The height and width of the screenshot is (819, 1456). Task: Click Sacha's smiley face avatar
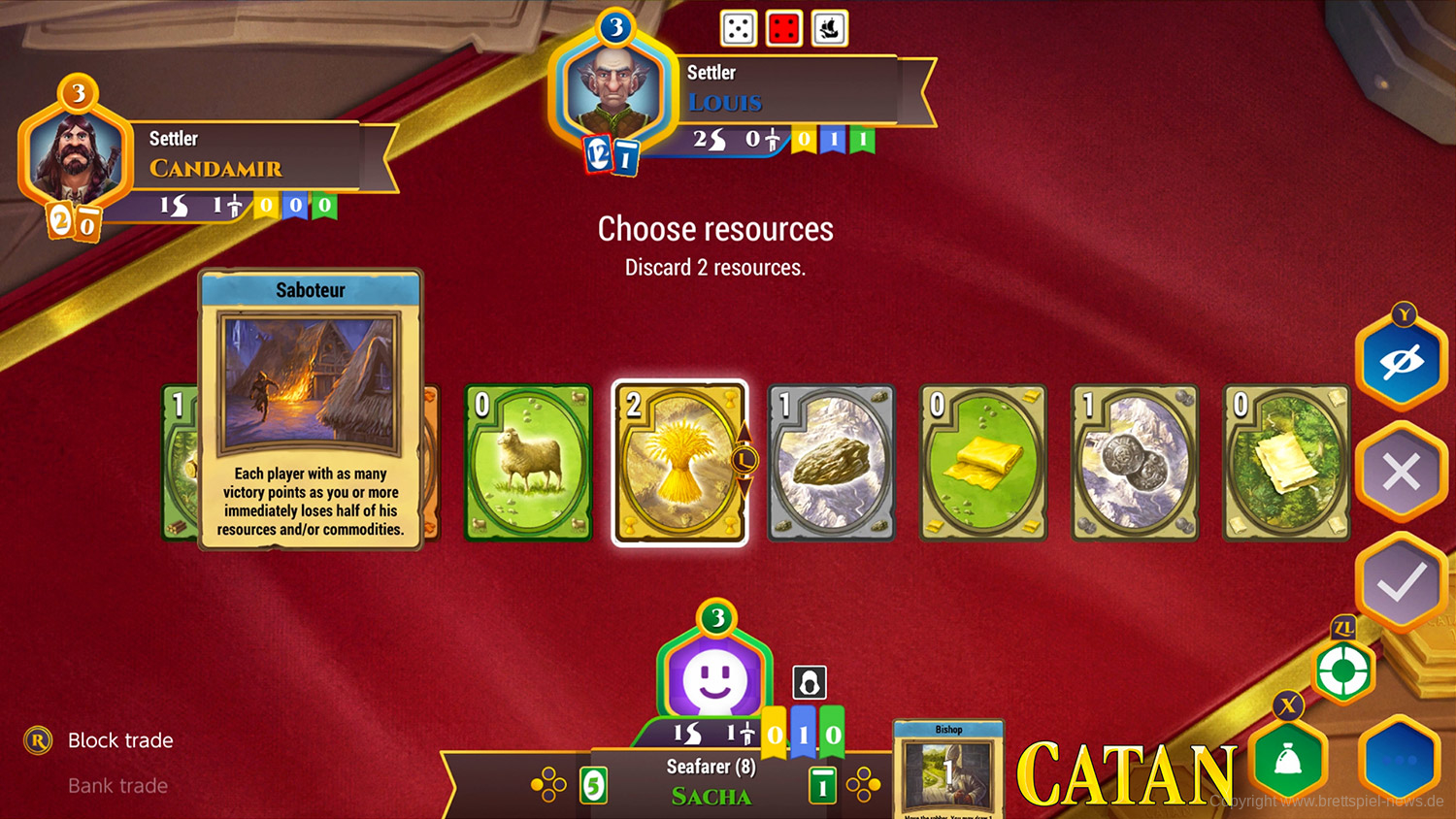[714, 676]
